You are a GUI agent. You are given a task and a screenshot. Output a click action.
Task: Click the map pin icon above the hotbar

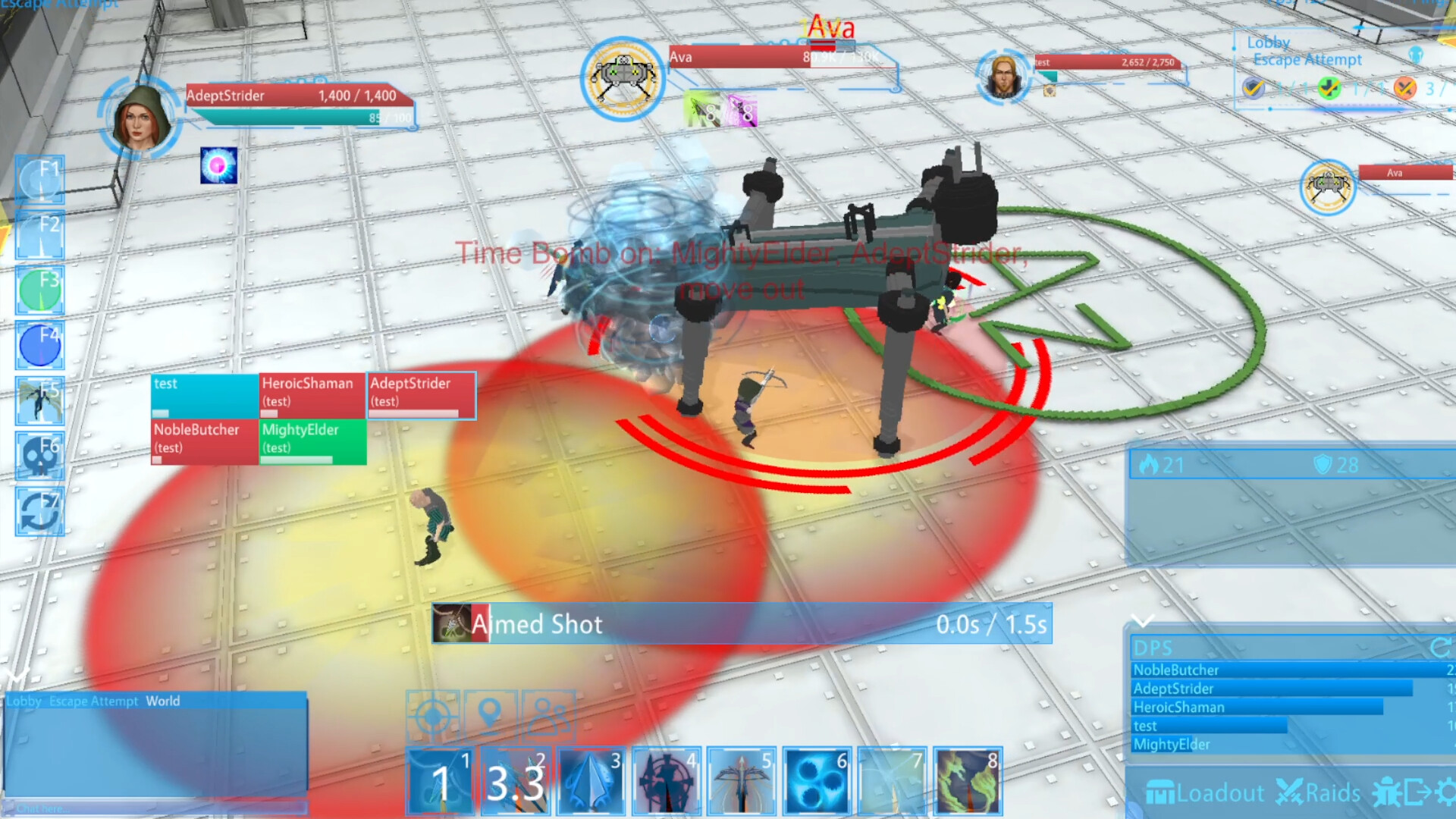[x=491, y=714]
